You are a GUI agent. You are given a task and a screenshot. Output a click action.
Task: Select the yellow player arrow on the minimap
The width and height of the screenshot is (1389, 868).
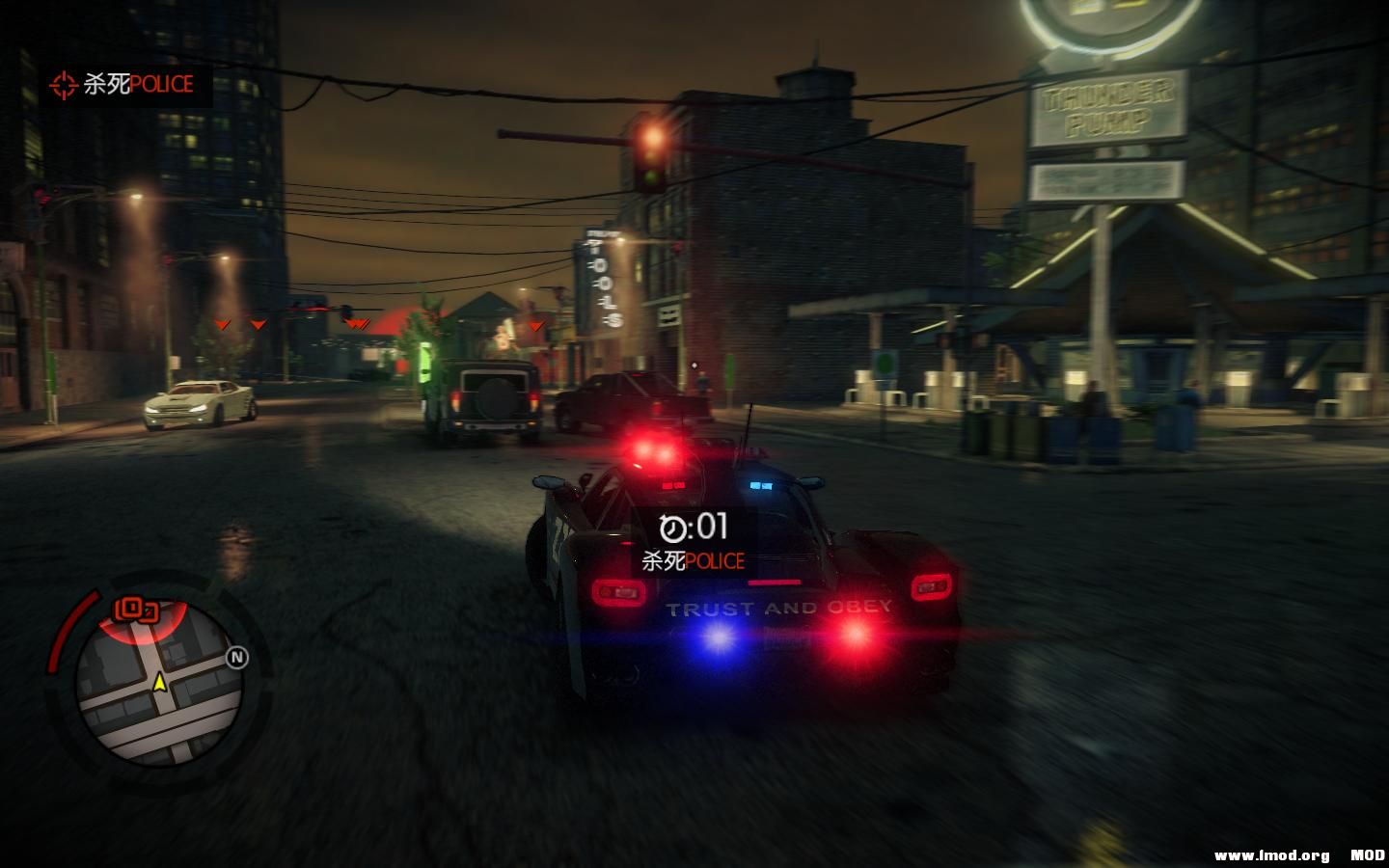(159, 682)
